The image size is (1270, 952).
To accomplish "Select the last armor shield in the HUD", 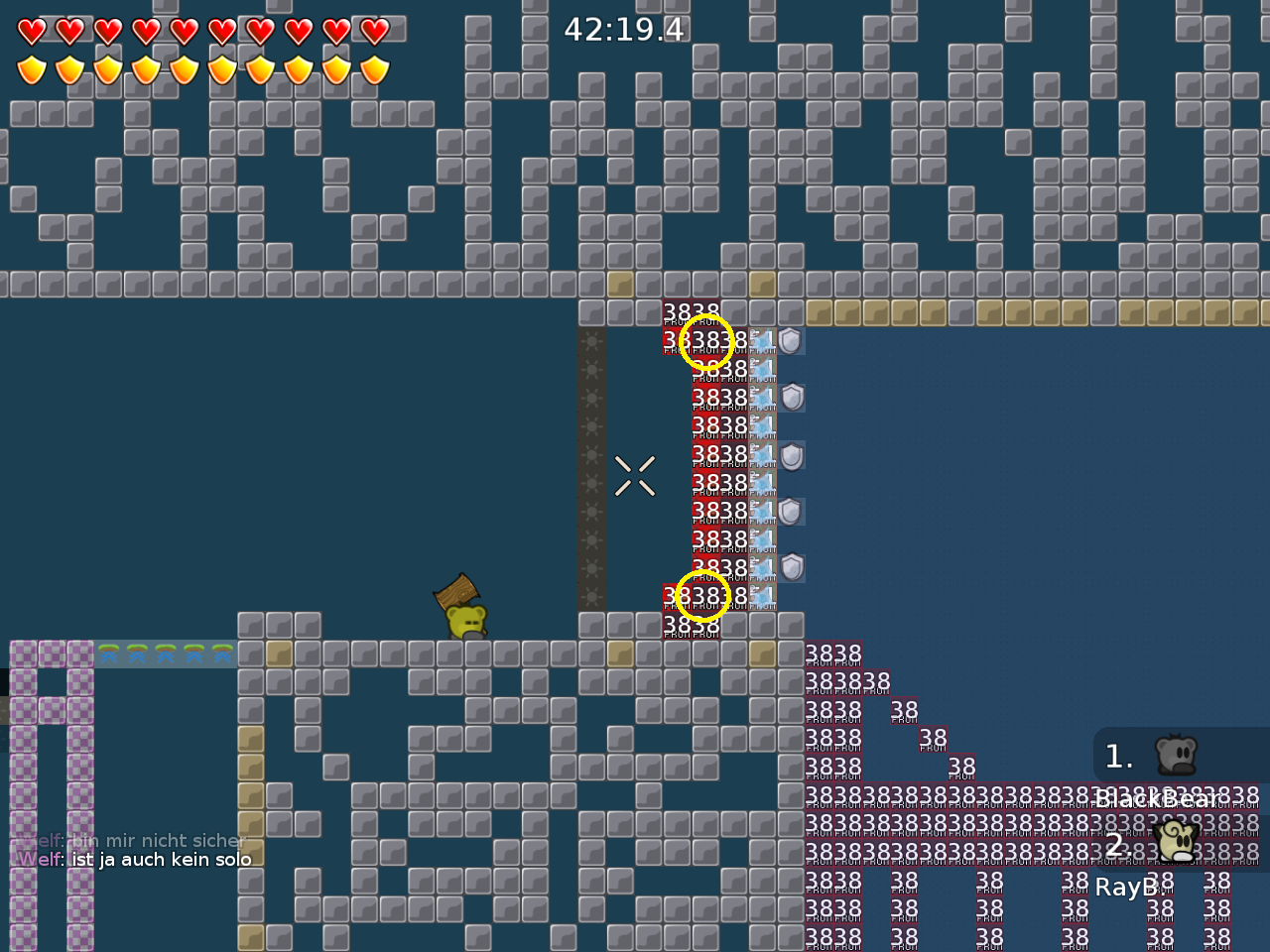I will pyautogui.click(x=373, y=68).
